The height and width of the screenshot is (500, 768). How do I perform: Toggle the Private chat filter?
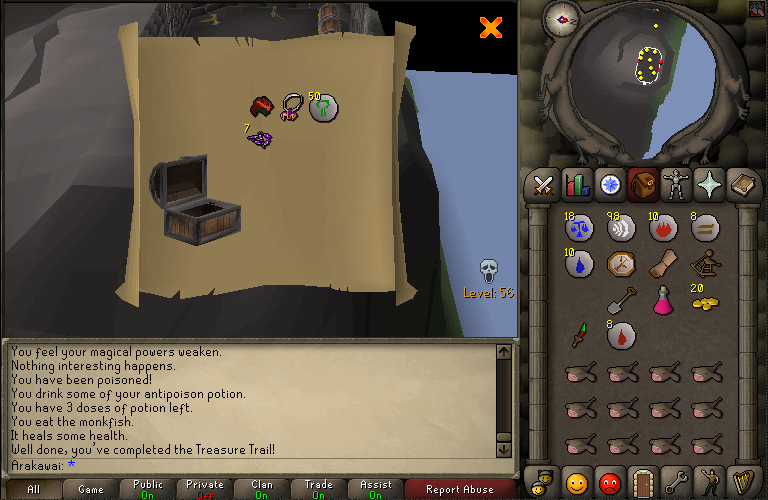pyautogui.click(x=204, y=490)
